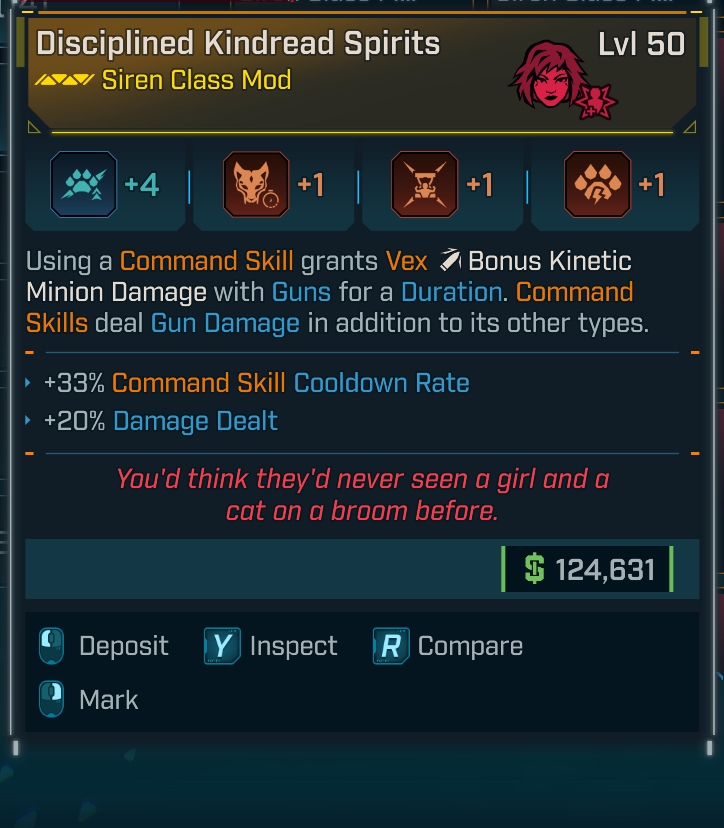Choose the orange crossed-blades skill icon
The height and width of the screenshot is (828, 724).
coord(425,185)
